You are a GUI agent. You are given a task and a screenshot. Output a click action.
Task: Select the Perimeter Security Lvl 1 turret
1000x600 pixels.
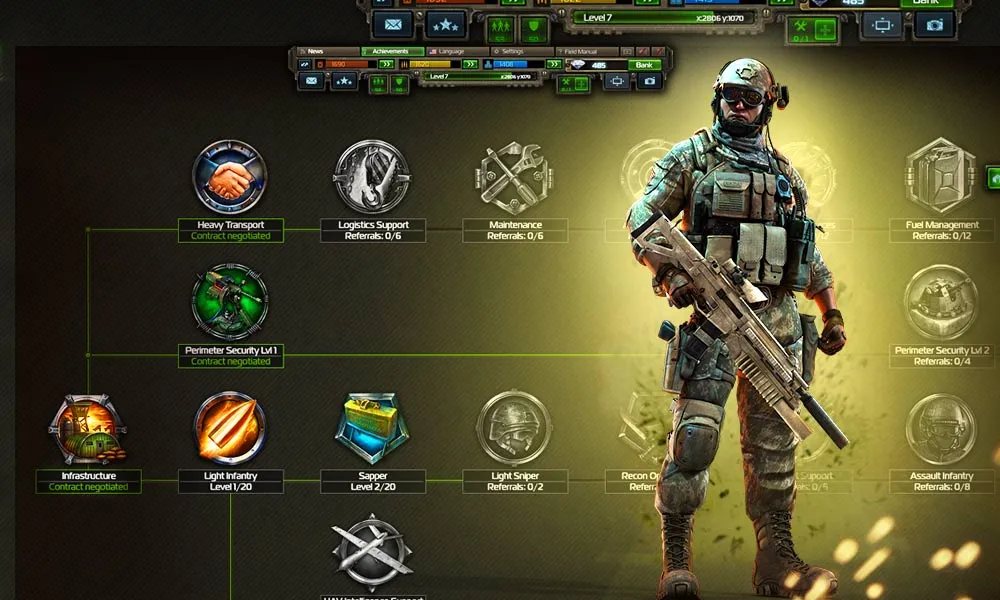tap(230, 302)
